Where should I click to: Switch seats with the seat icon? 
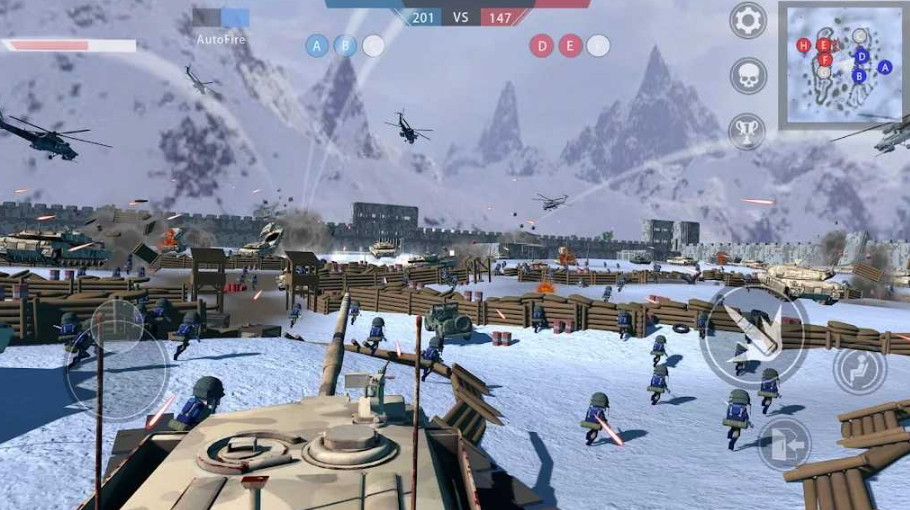859,370
